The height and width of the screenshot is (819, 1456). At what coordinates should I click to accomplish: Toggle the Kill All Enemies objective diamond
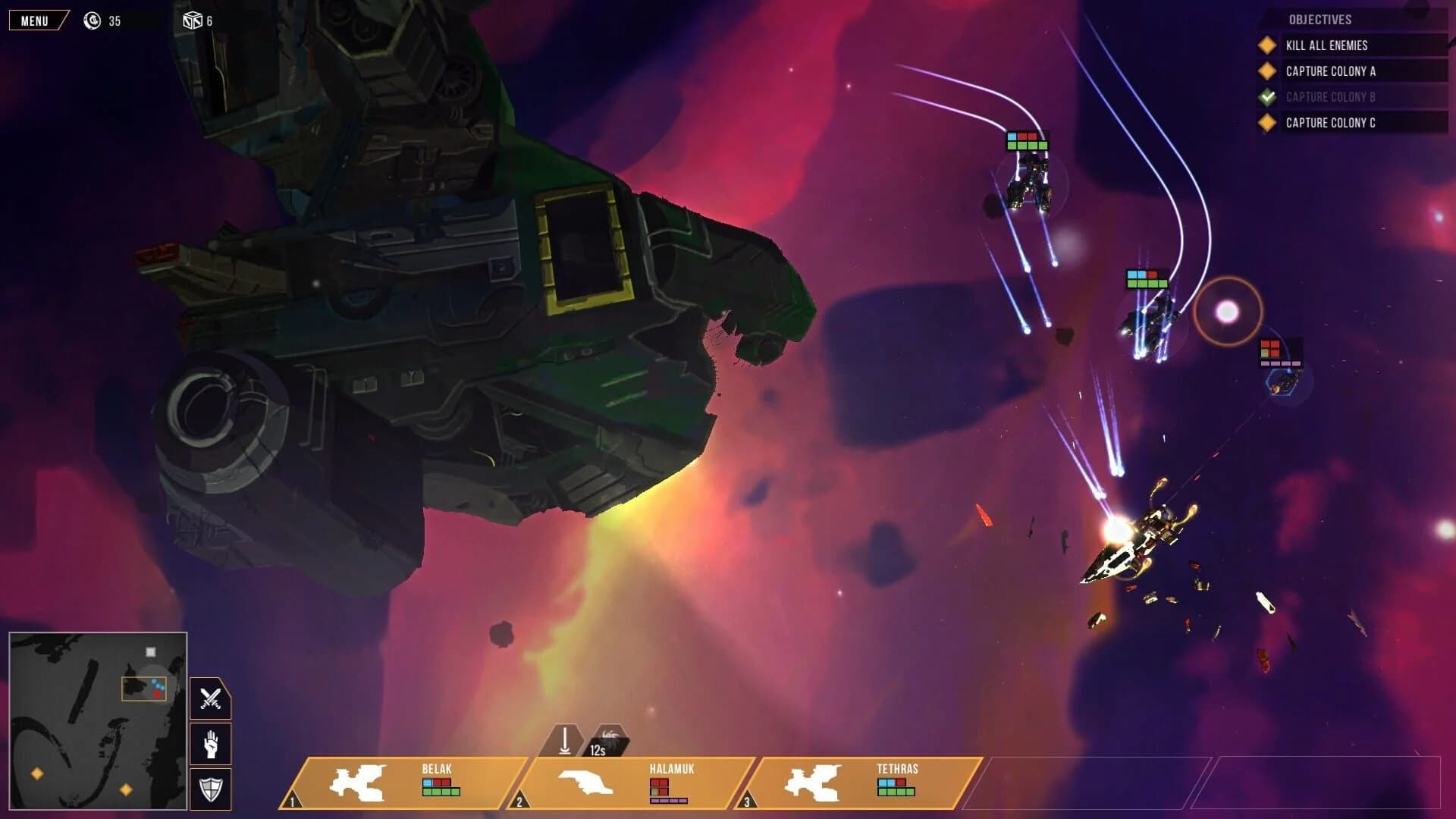point(1266,45)
